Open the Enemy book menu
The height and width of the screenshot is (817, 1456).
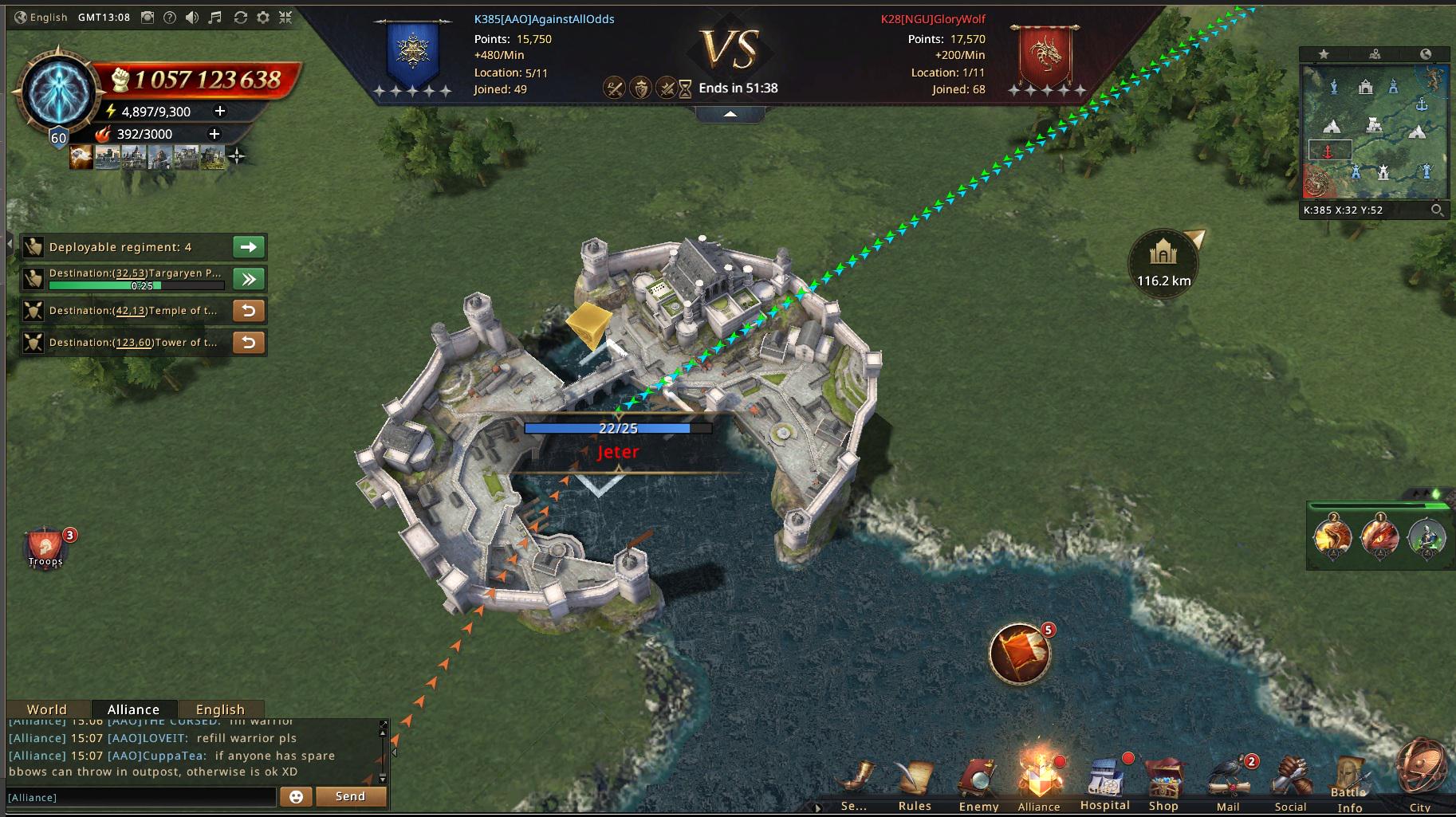pyautogui.click(x=978, y=784)
